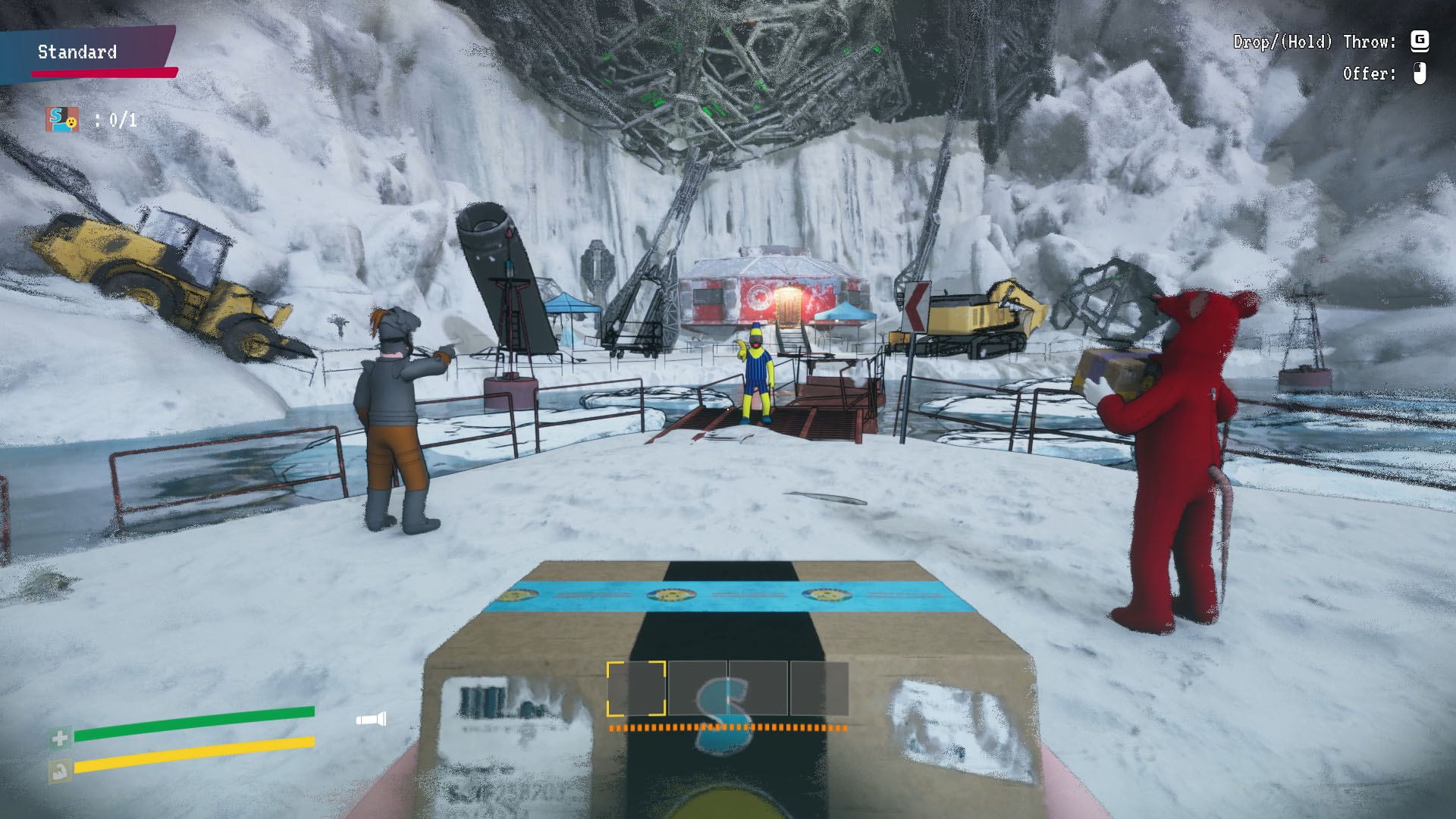The height and width of the screenshot is (819, 1456).
Task: Click the mouse icon beside Offer
Action: point(1420,75)
